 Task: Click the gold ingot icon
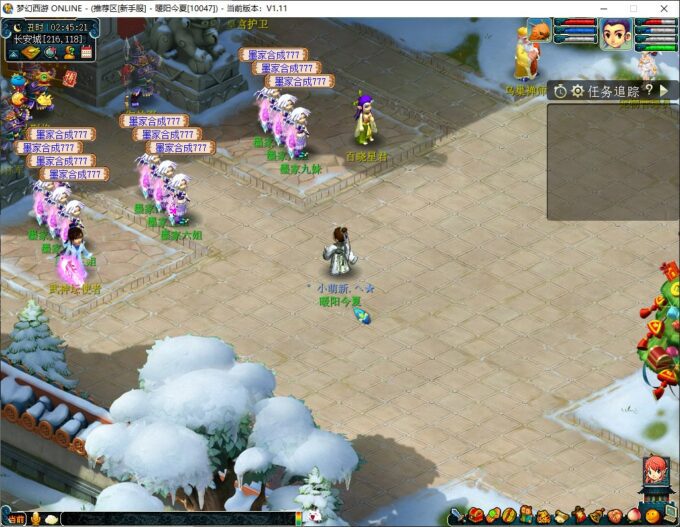click(x=30, y=51)
